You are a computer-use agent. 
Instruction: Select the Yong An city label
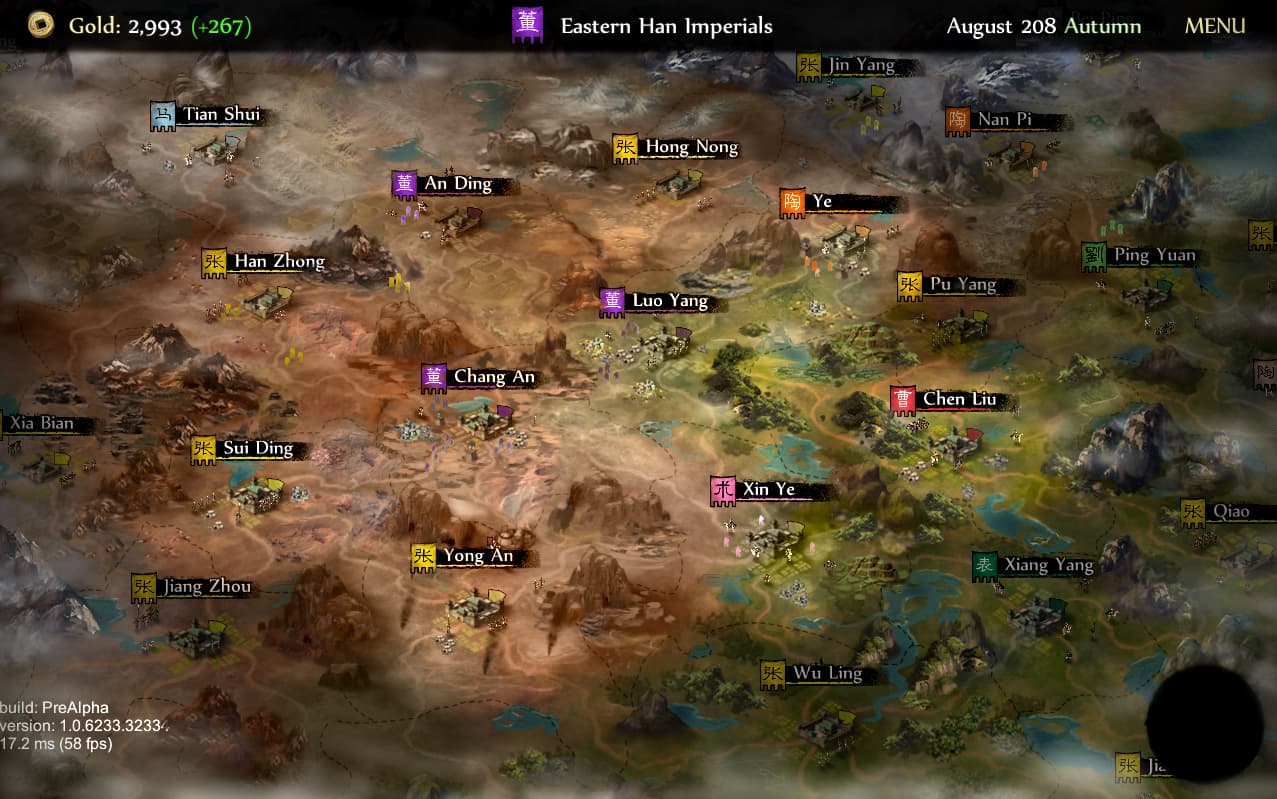pos(478,557)
